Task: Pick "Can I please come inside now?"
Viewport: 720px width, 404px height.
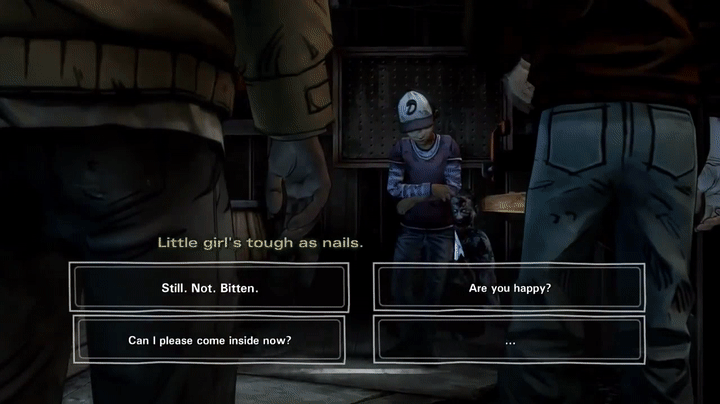Action: pos(209,340)
